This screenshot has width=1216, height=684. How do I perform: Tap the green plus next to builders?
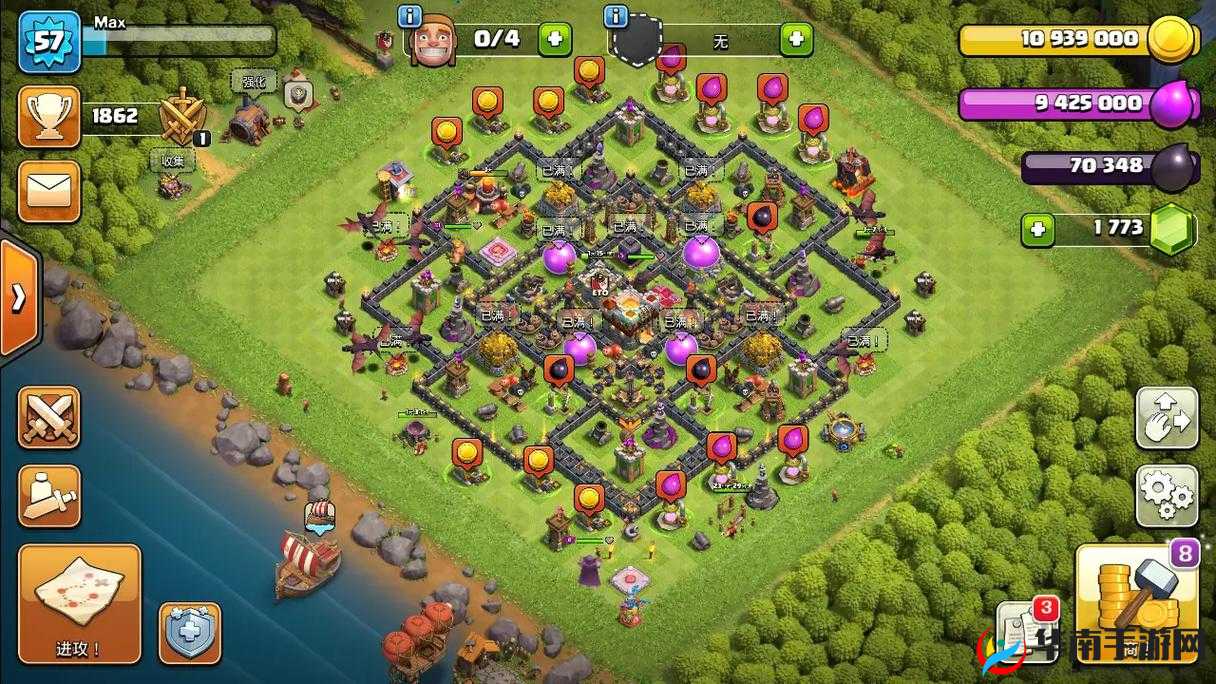555,40
